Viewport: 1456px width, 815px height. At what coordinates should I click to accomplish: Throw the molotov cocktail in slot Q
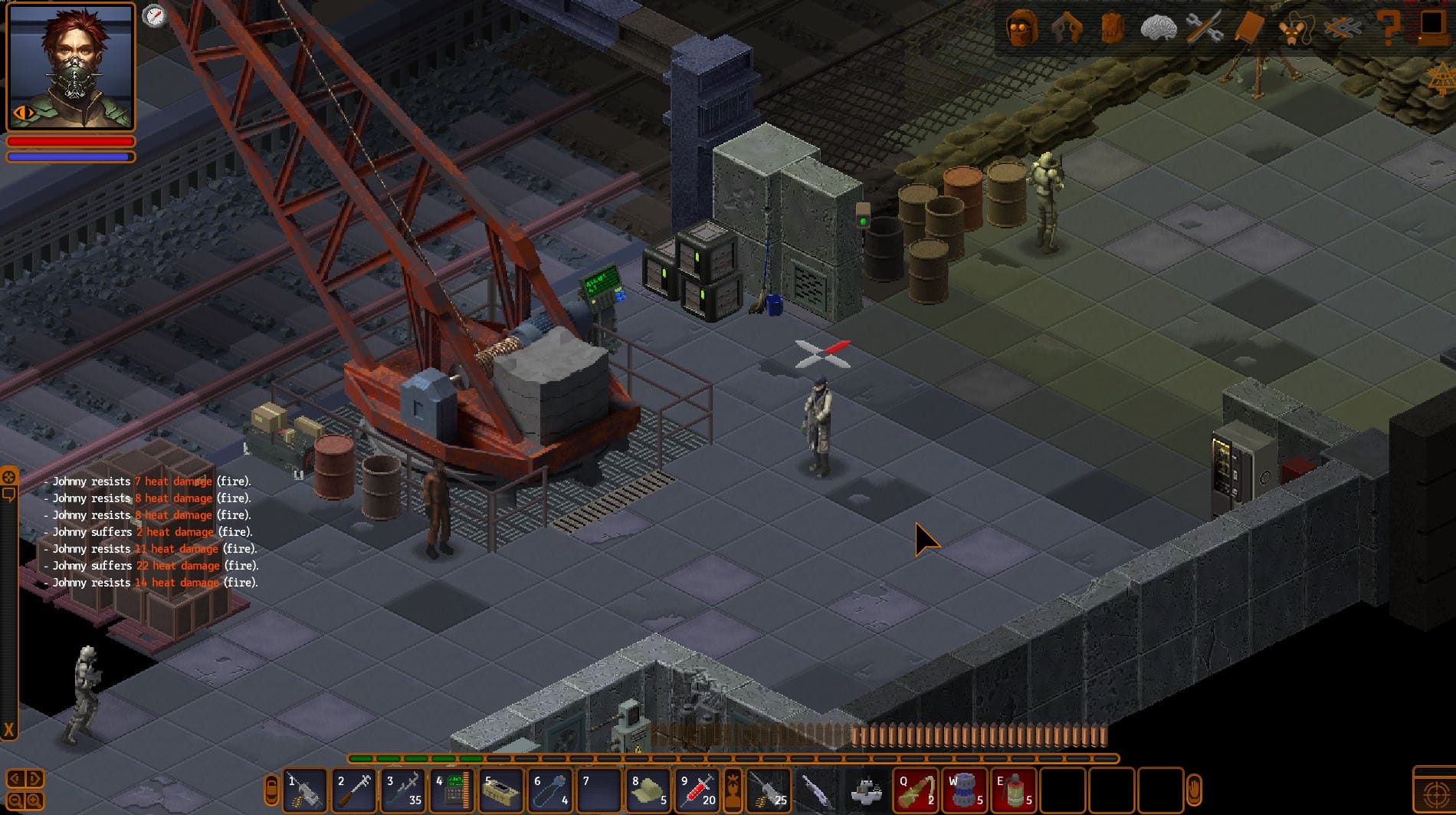(916, 790)
